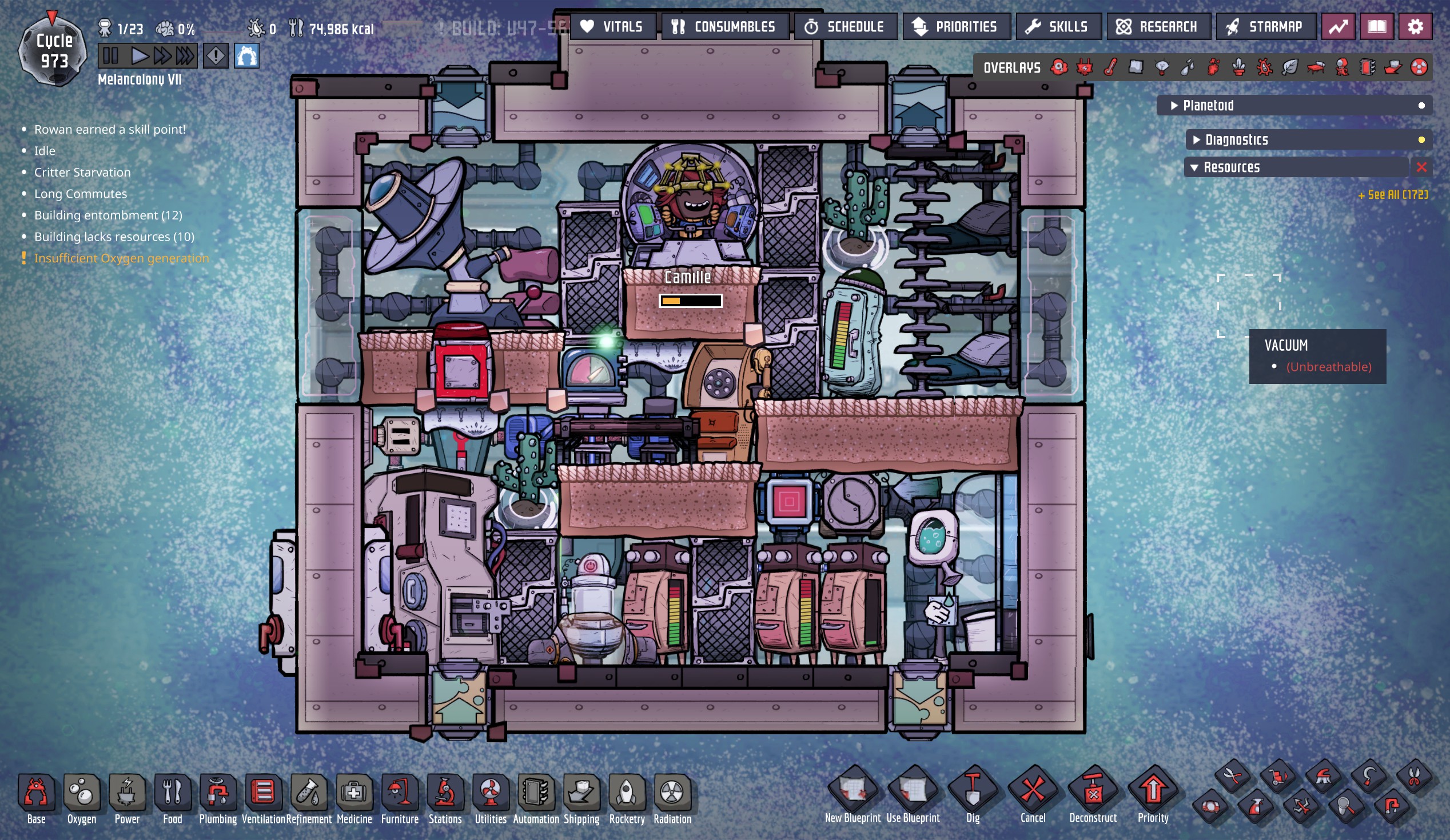This screenshot has height=840, width=1450.
Task: Open the Consumables menu
Action: 724,26
